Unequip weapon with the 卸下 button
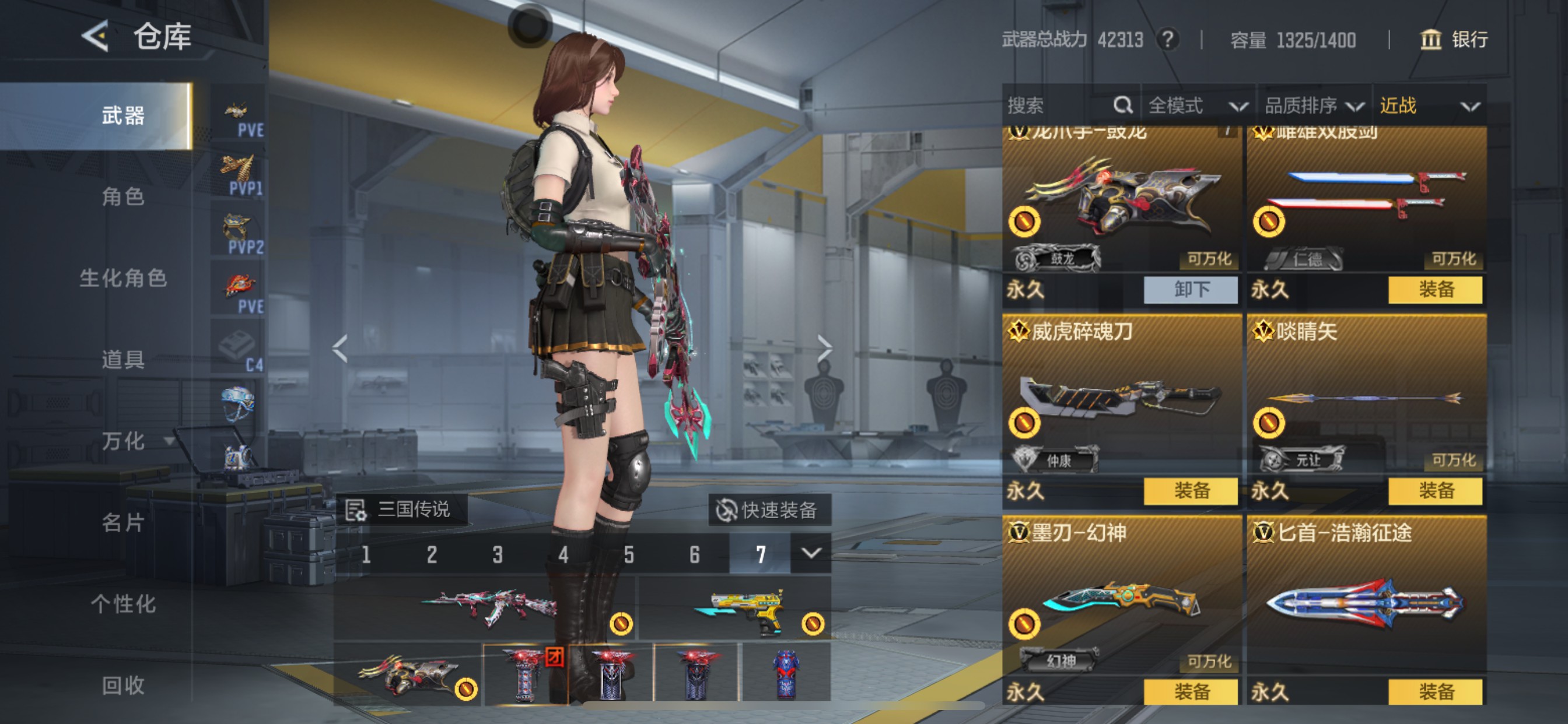This screenshot has height=724, width=1568. click(1191, 290)
